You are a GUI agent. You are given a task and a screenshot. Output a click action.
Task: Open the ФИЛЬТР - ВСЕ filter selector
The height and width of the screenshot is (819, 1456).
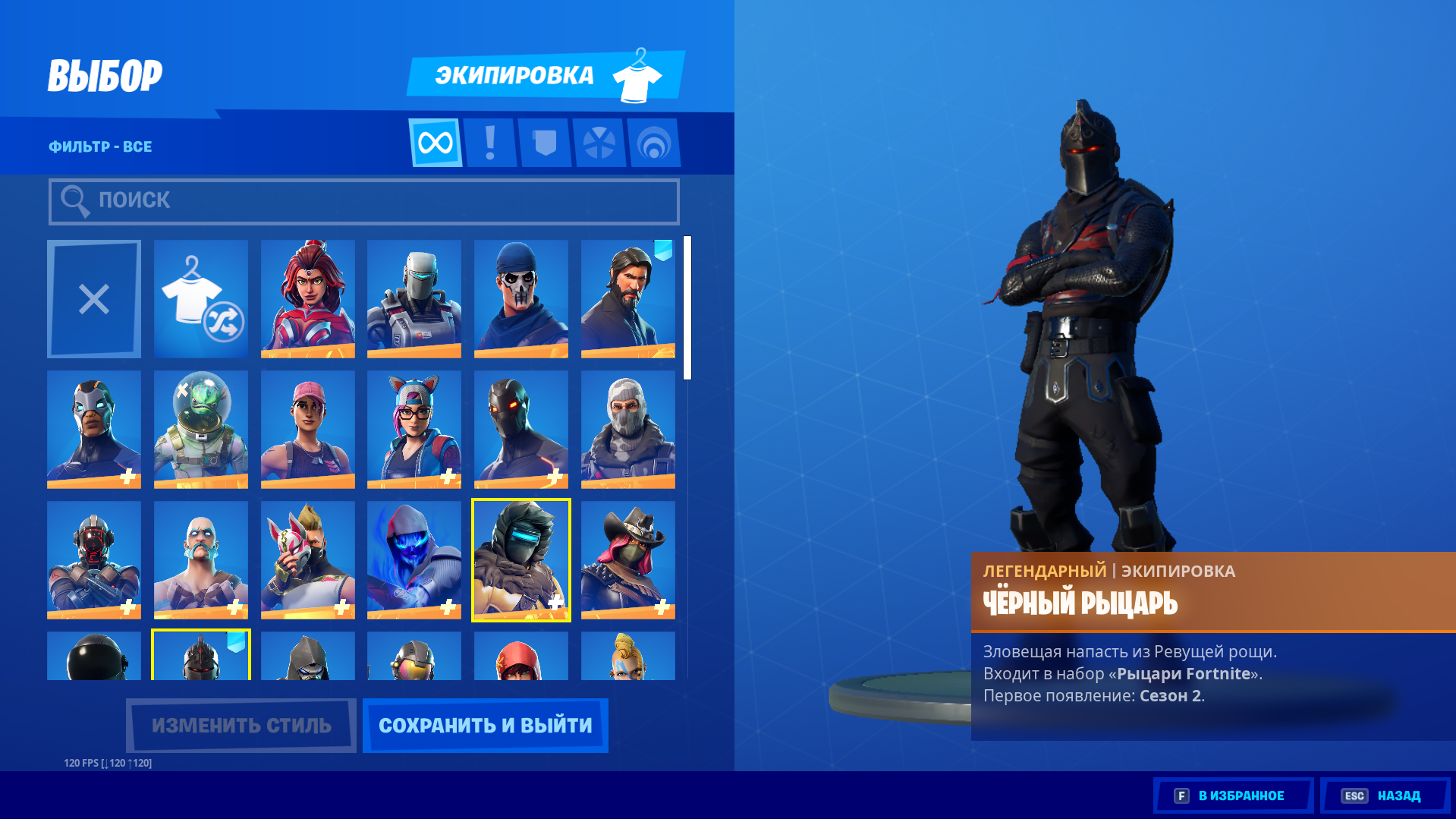click(x=99, y=146)
